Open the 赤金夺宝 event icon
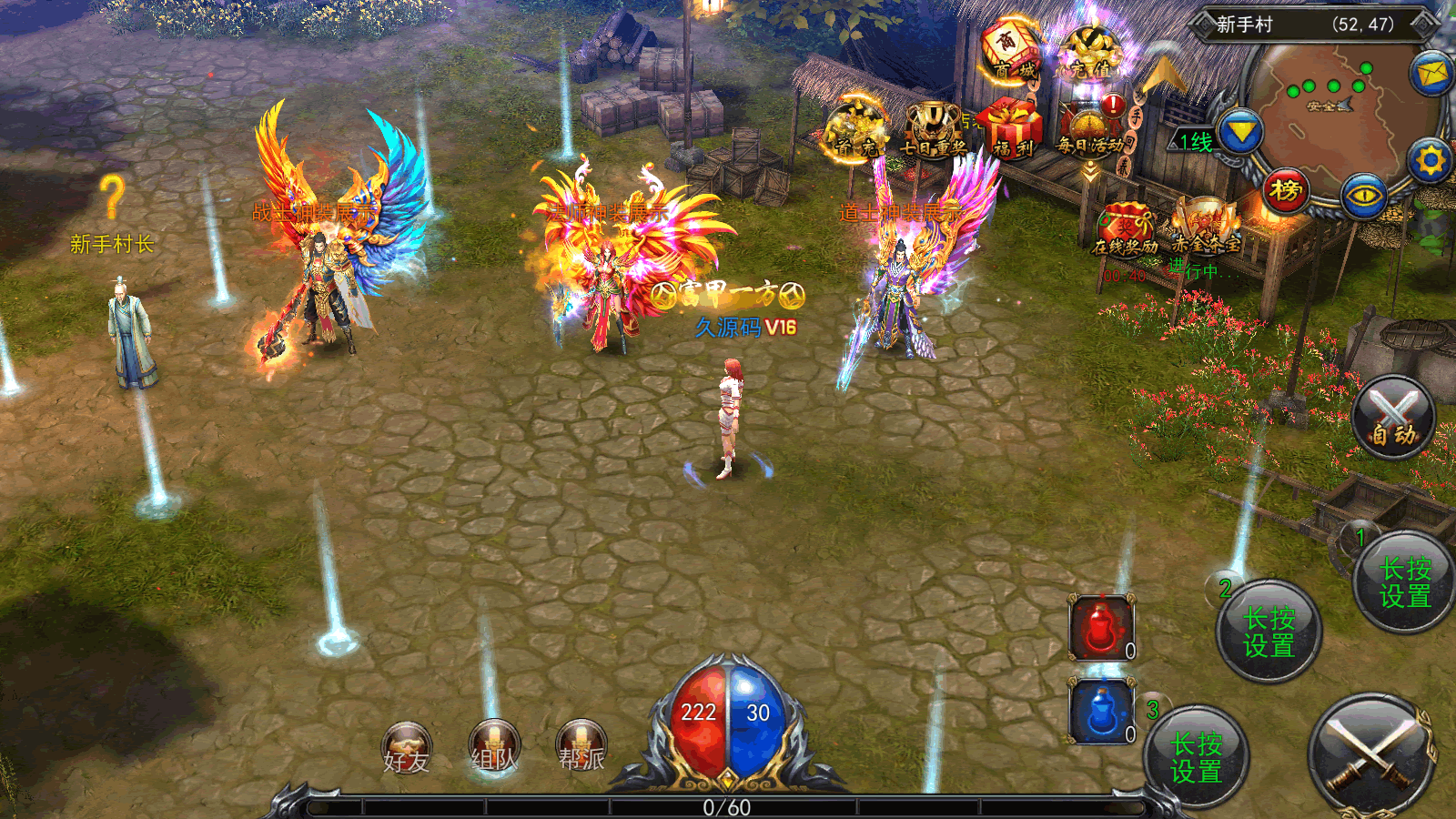The width and height of the screenshot is (1456, 819). pyautogui.click(x=1205, y=227)
